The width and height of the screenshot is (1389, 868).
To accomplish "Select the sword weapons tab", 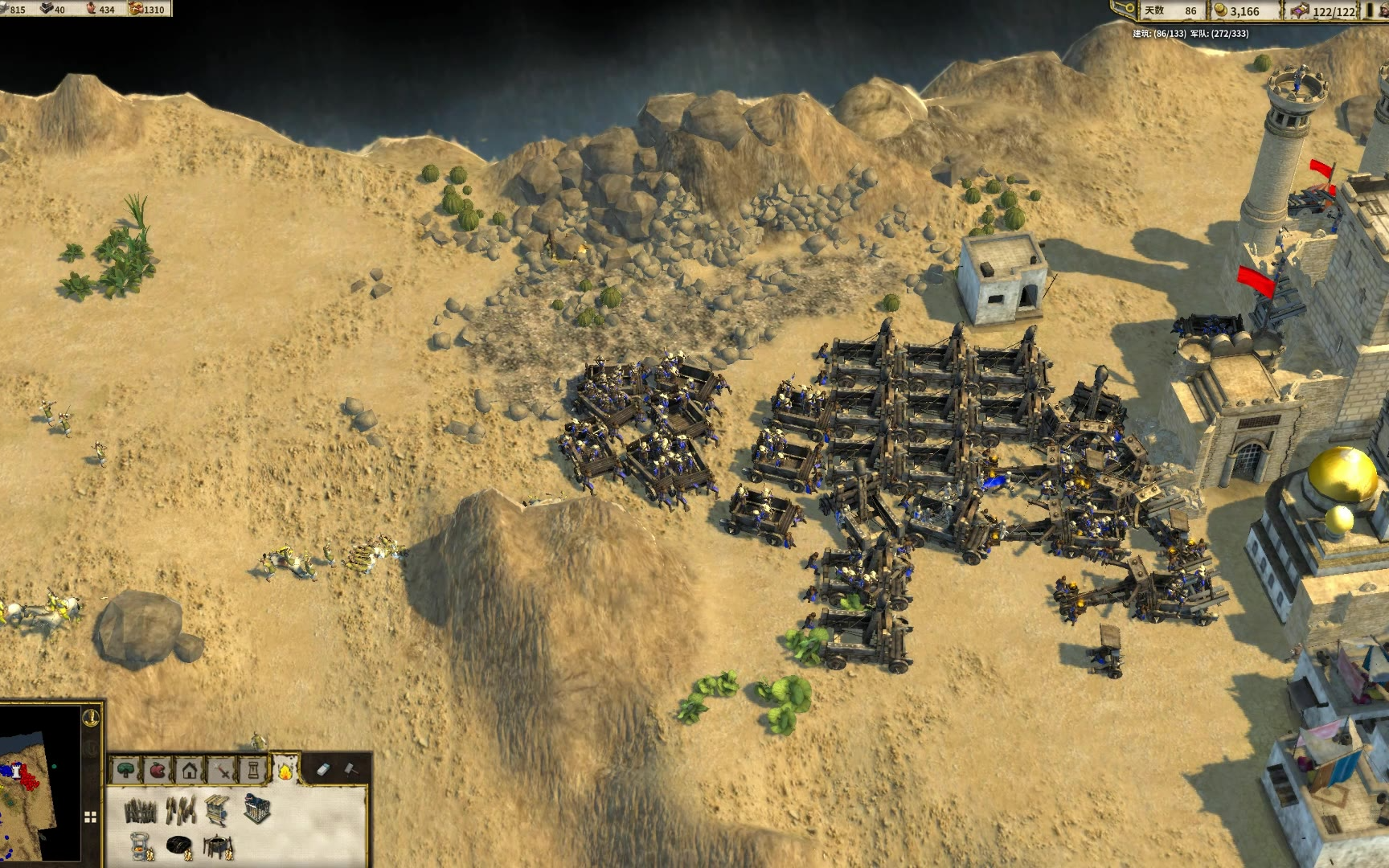I will pyautogui.click(x=221, y=771).
